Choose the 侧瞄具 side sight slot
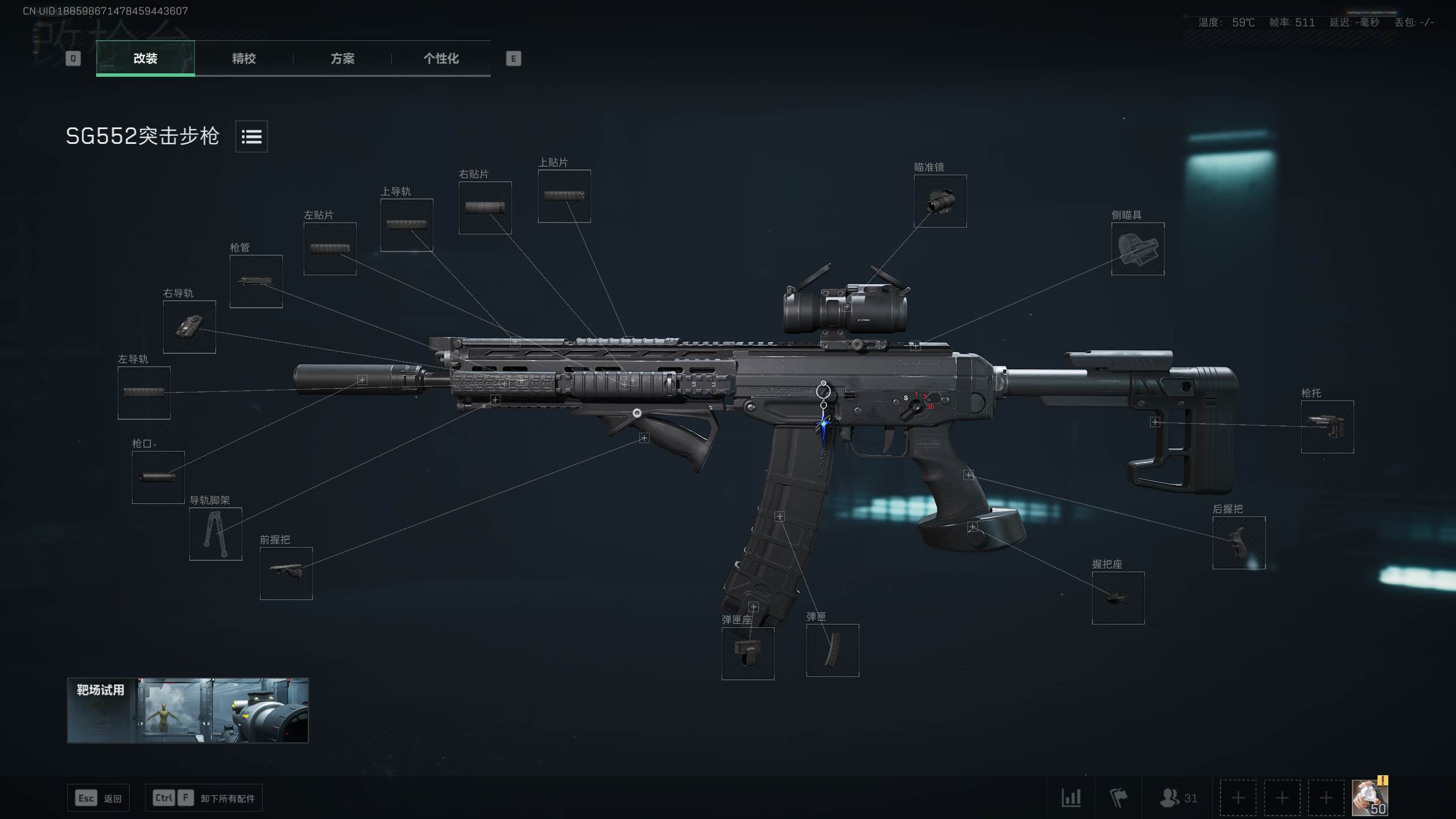Viewport: 1456px width, 819px height. pyautogui.click(x=1137, y=249)
